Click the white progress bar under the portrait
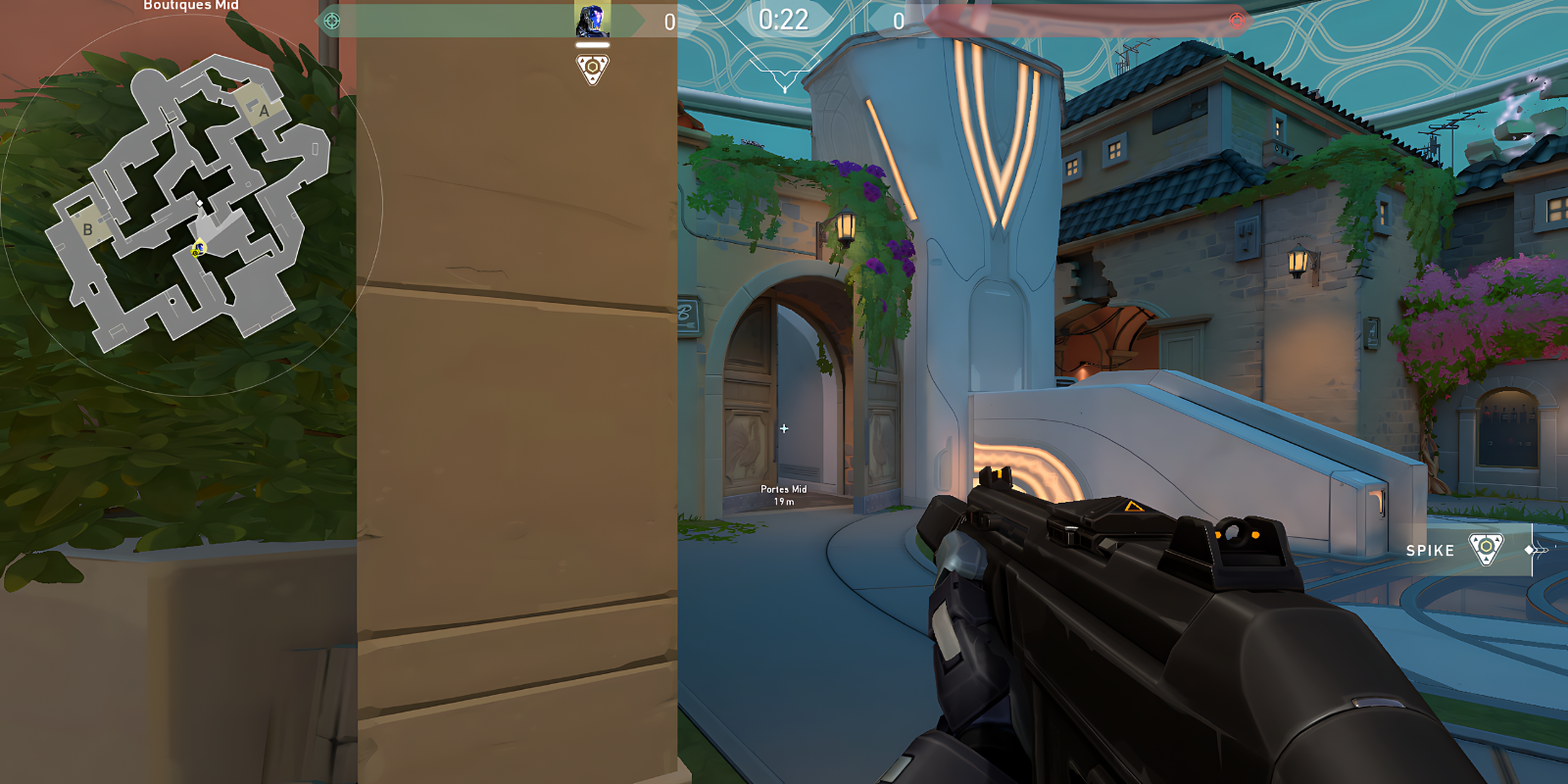 coord(592,43)
